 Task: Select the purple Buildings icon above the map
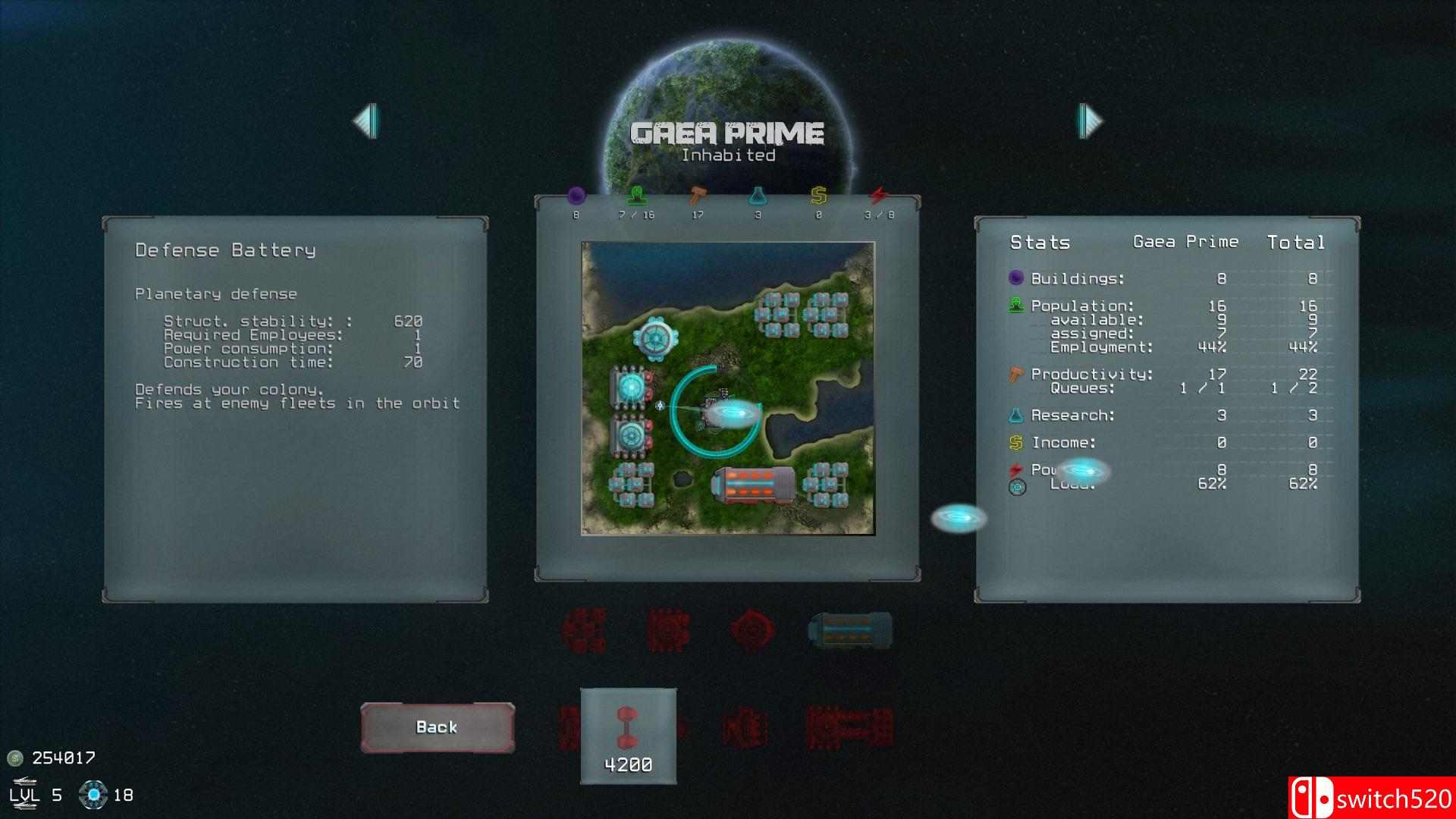pos(577,195)
